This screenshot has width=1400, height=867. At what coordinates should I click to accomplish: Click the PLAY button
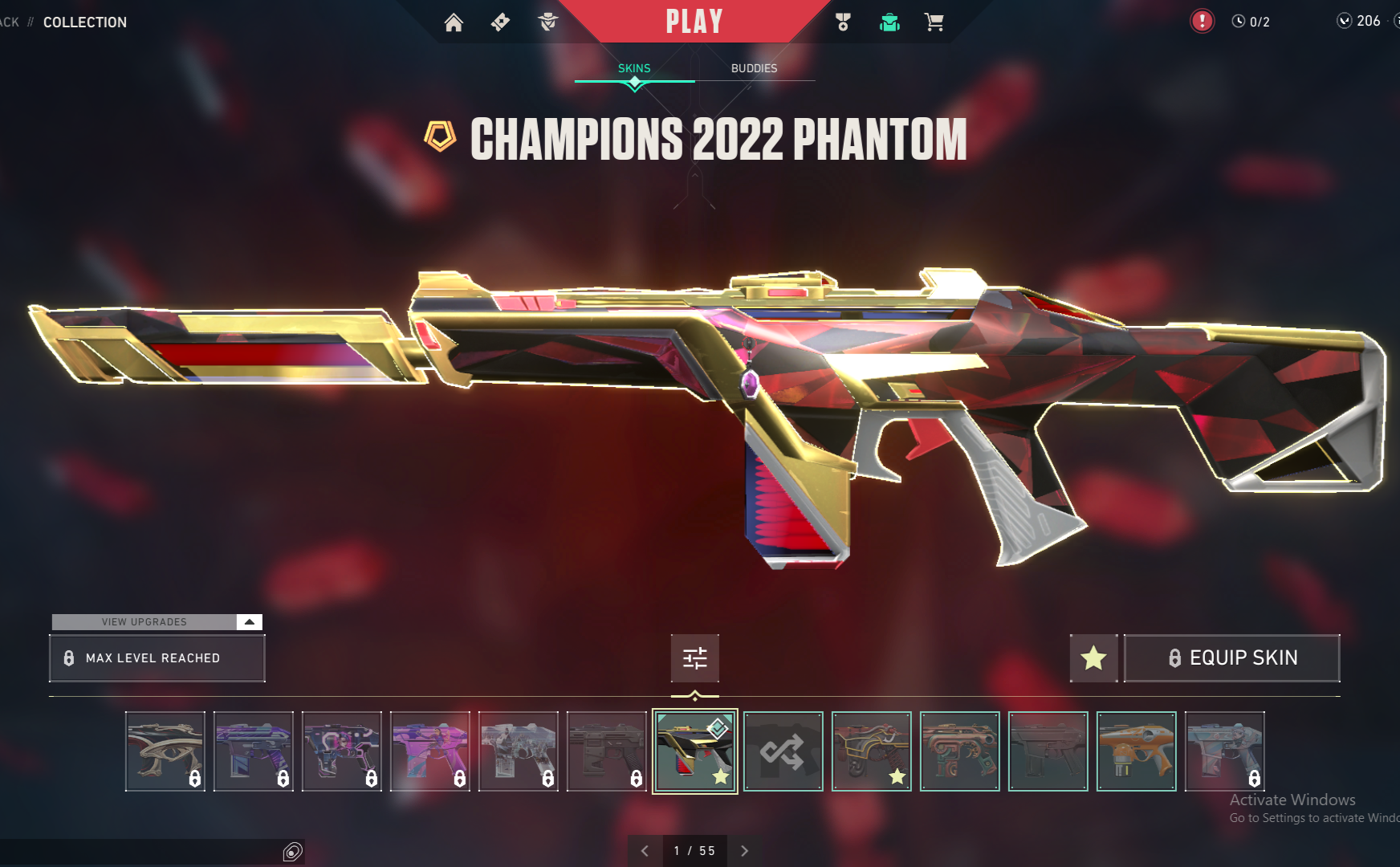coord(695,21)
